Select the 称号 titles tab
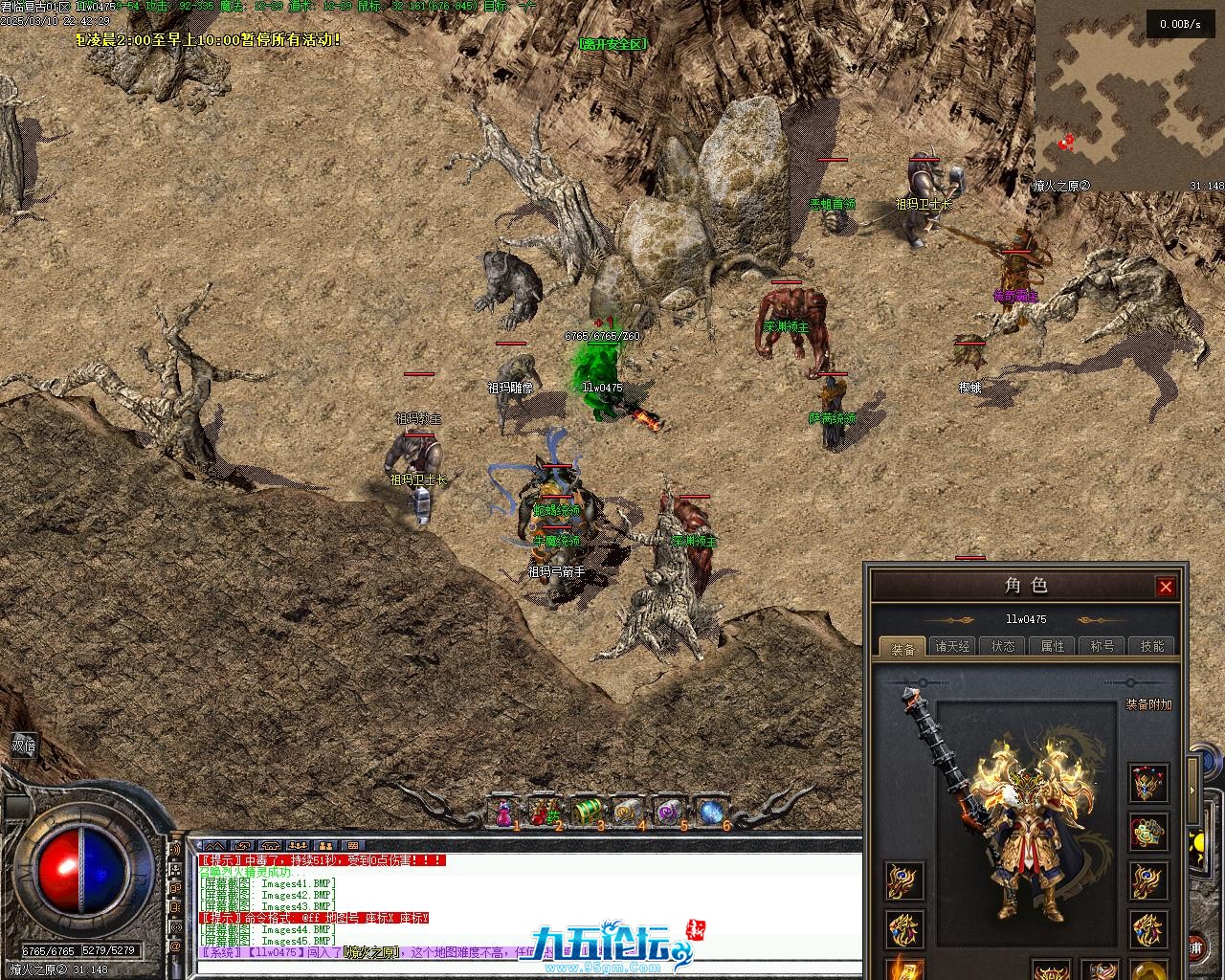The image size is (1225, 980). tap(1102, 647)
